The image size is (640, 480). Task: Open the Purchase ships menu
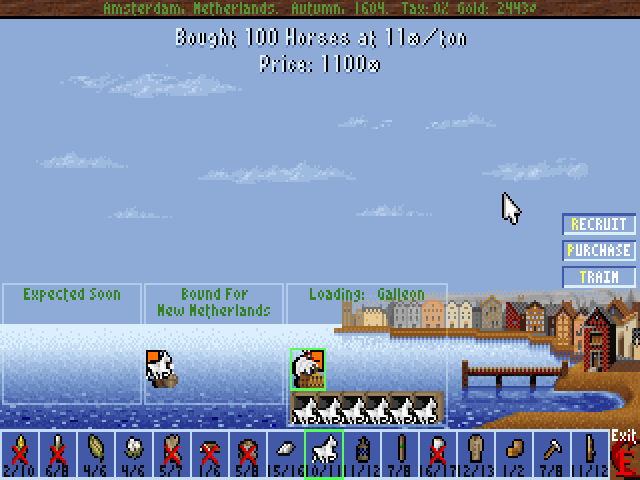598,251
